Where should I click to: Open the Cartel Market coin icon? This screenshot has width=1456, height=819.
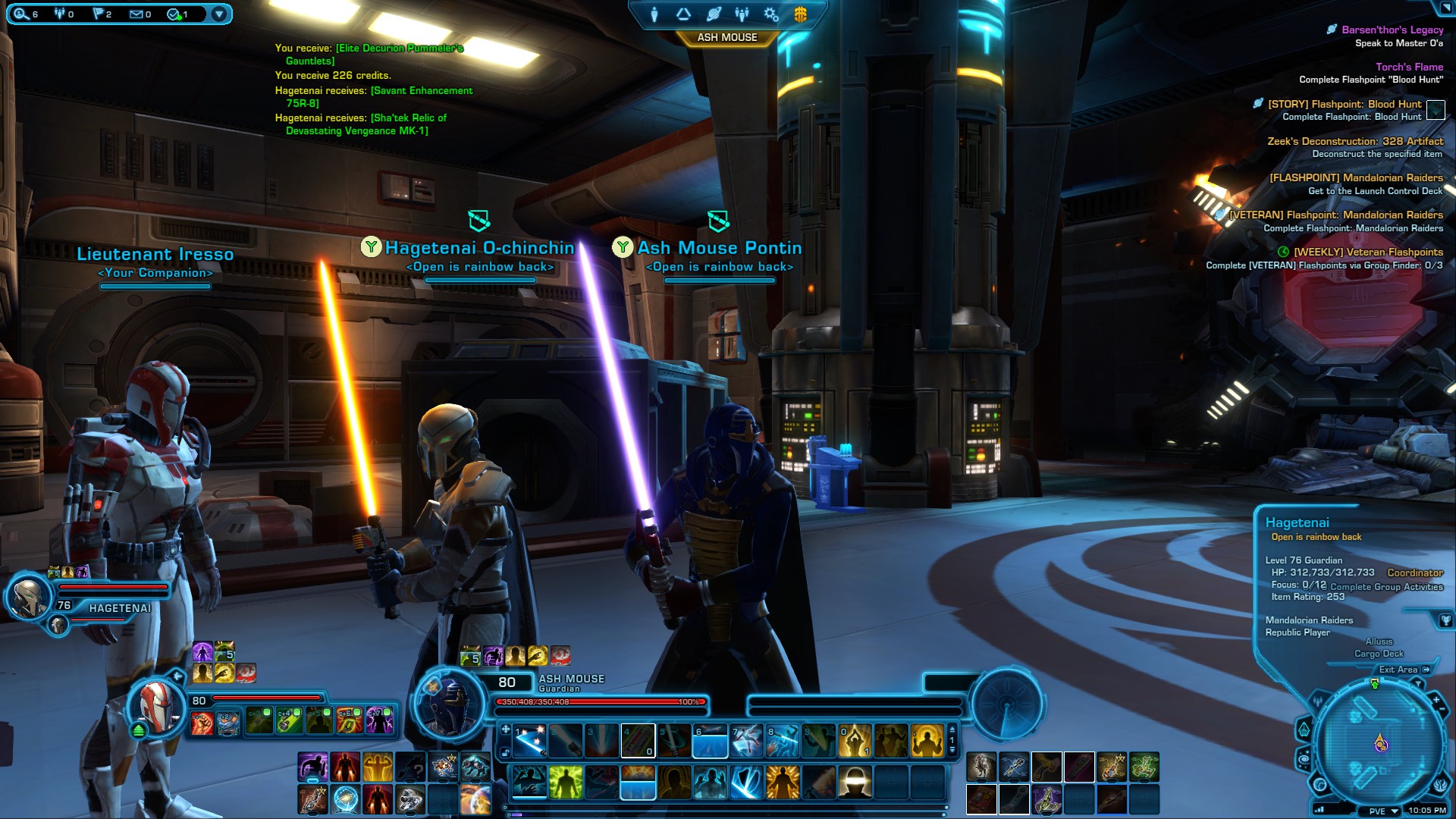[800, 14]
